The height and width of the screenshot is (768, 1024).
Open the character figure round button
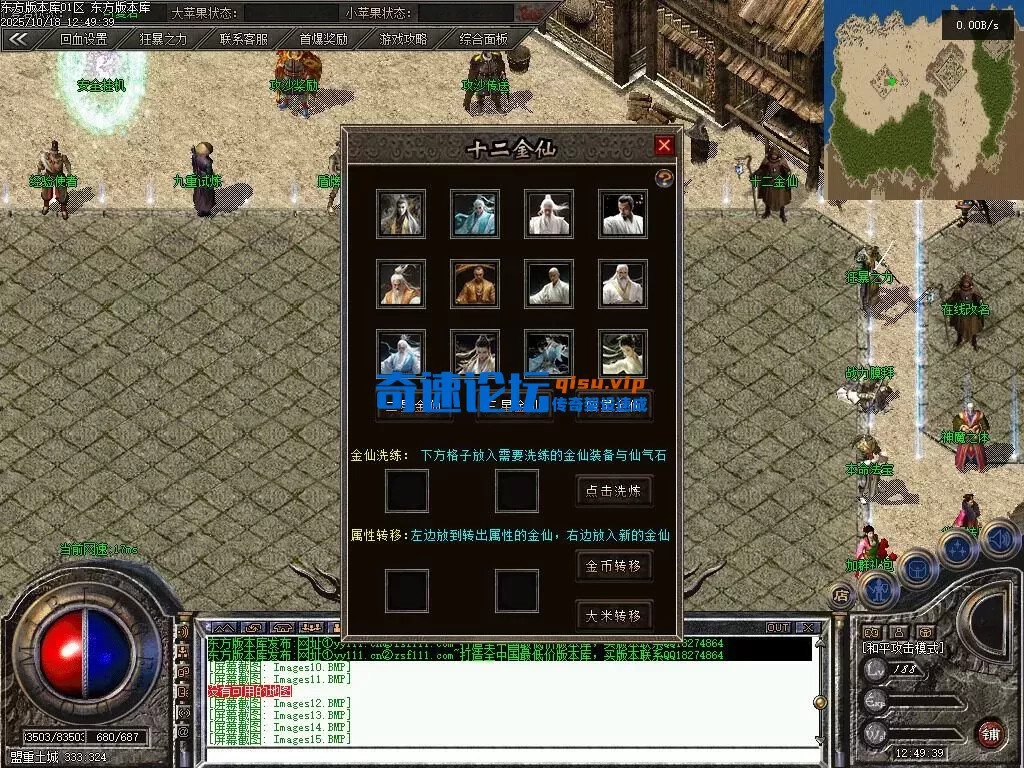tap(879, 589)
